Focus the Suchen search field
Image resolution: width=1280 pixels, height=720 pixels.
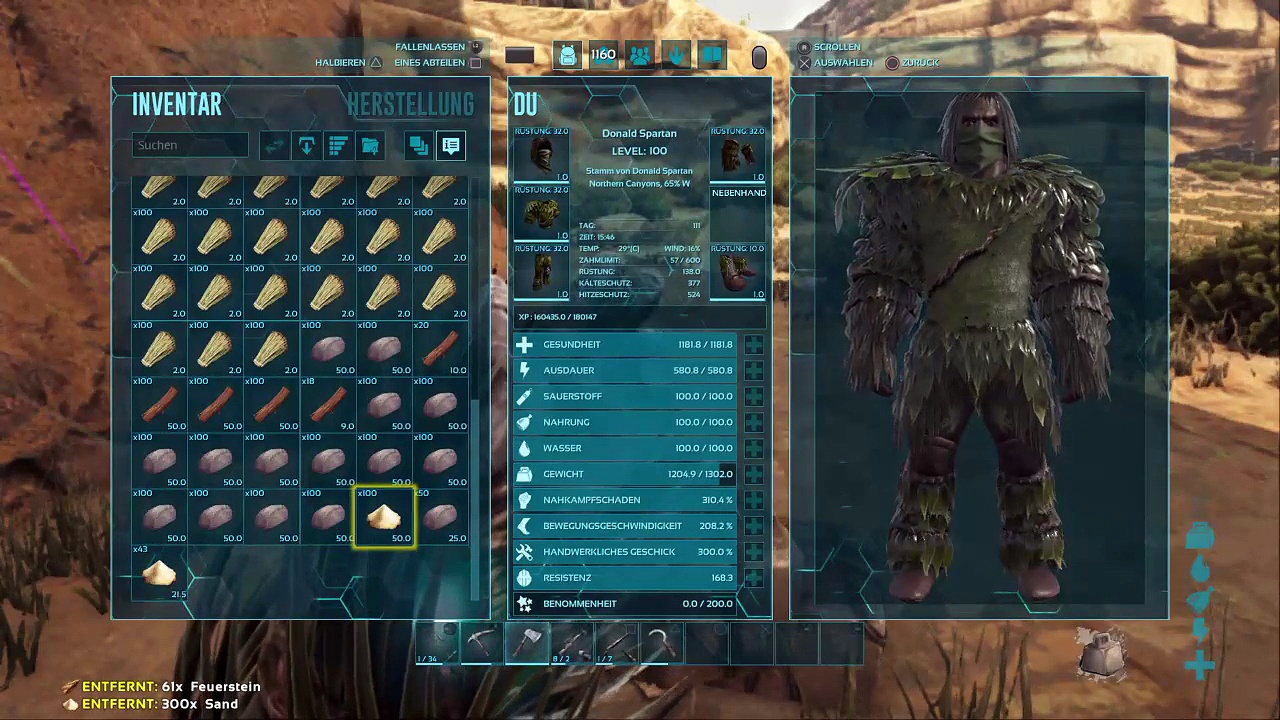pos(190,145)
